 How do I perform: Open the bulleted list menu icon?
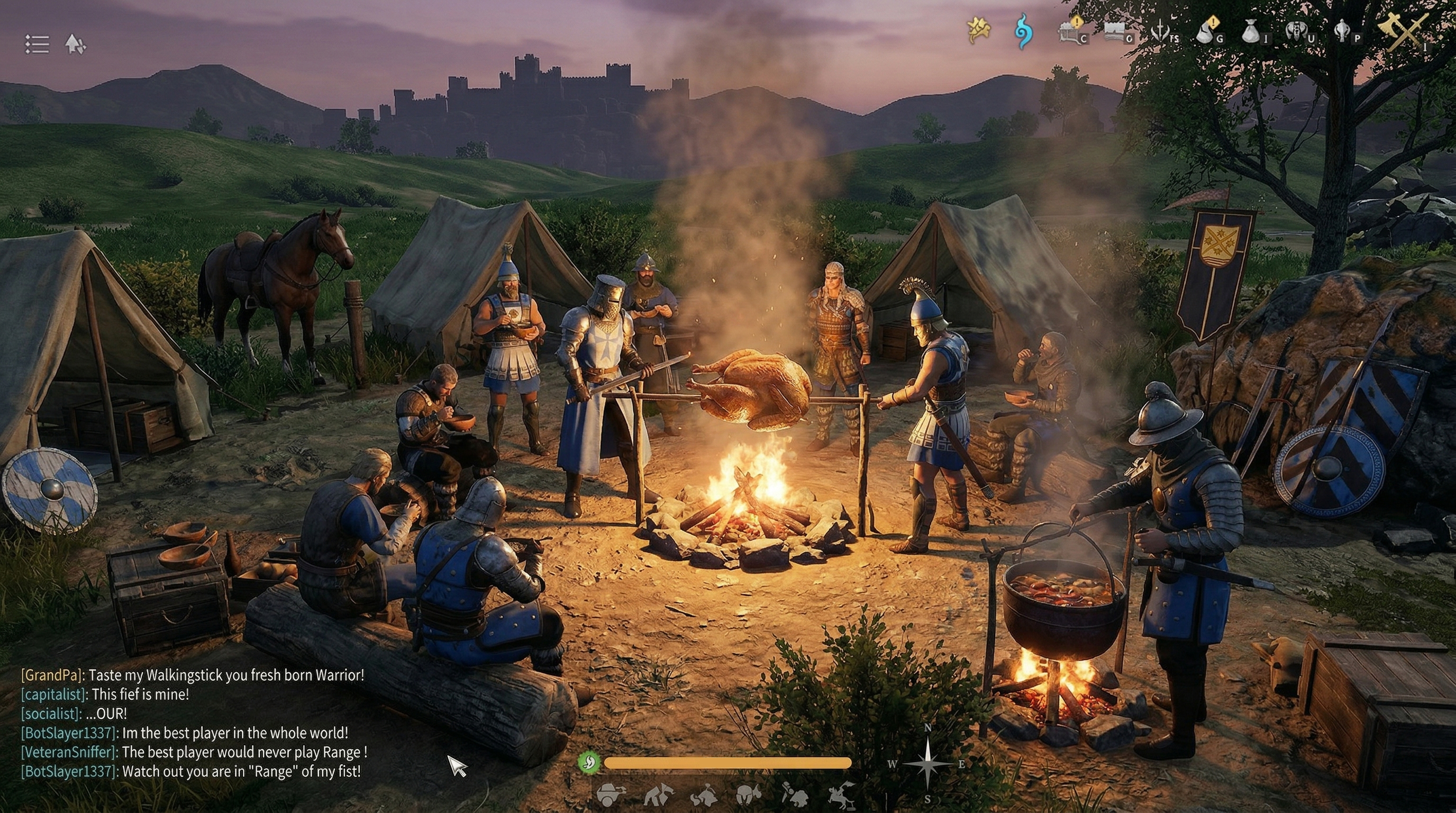pos(37,44)
